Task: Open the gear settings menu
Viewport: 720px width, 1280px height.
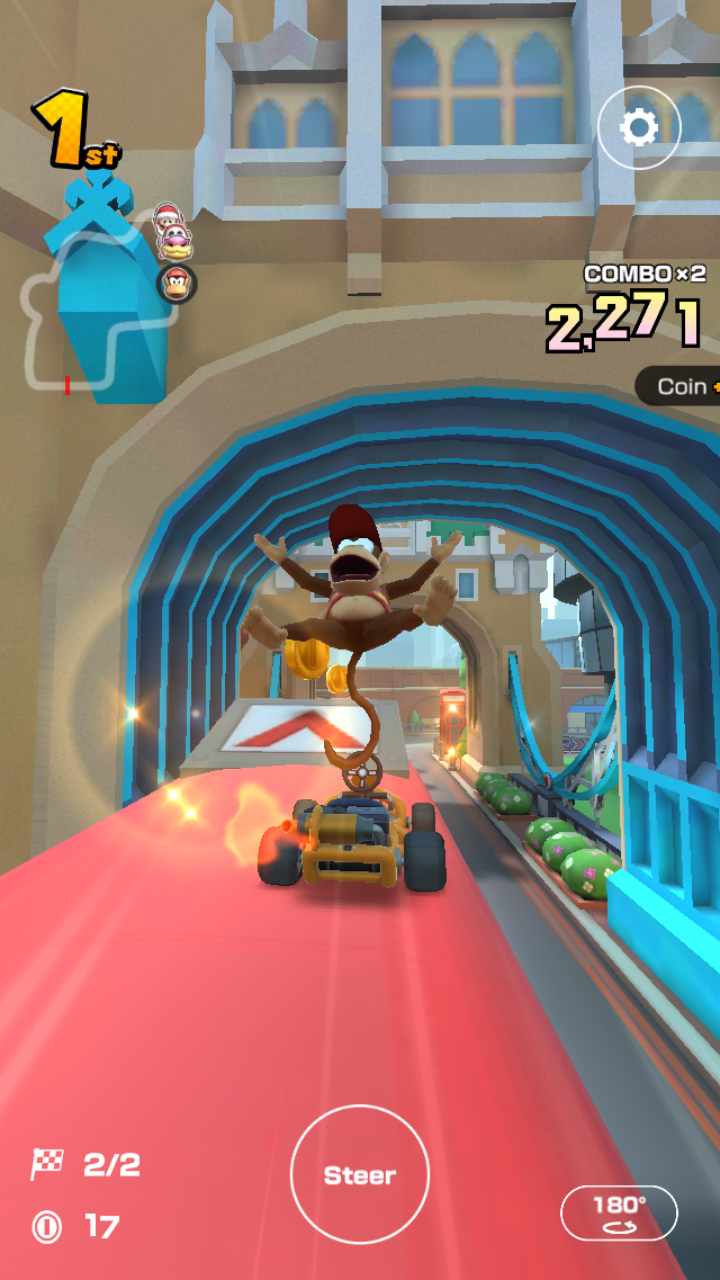Action: pyautogui.click(x=639, y=128)
